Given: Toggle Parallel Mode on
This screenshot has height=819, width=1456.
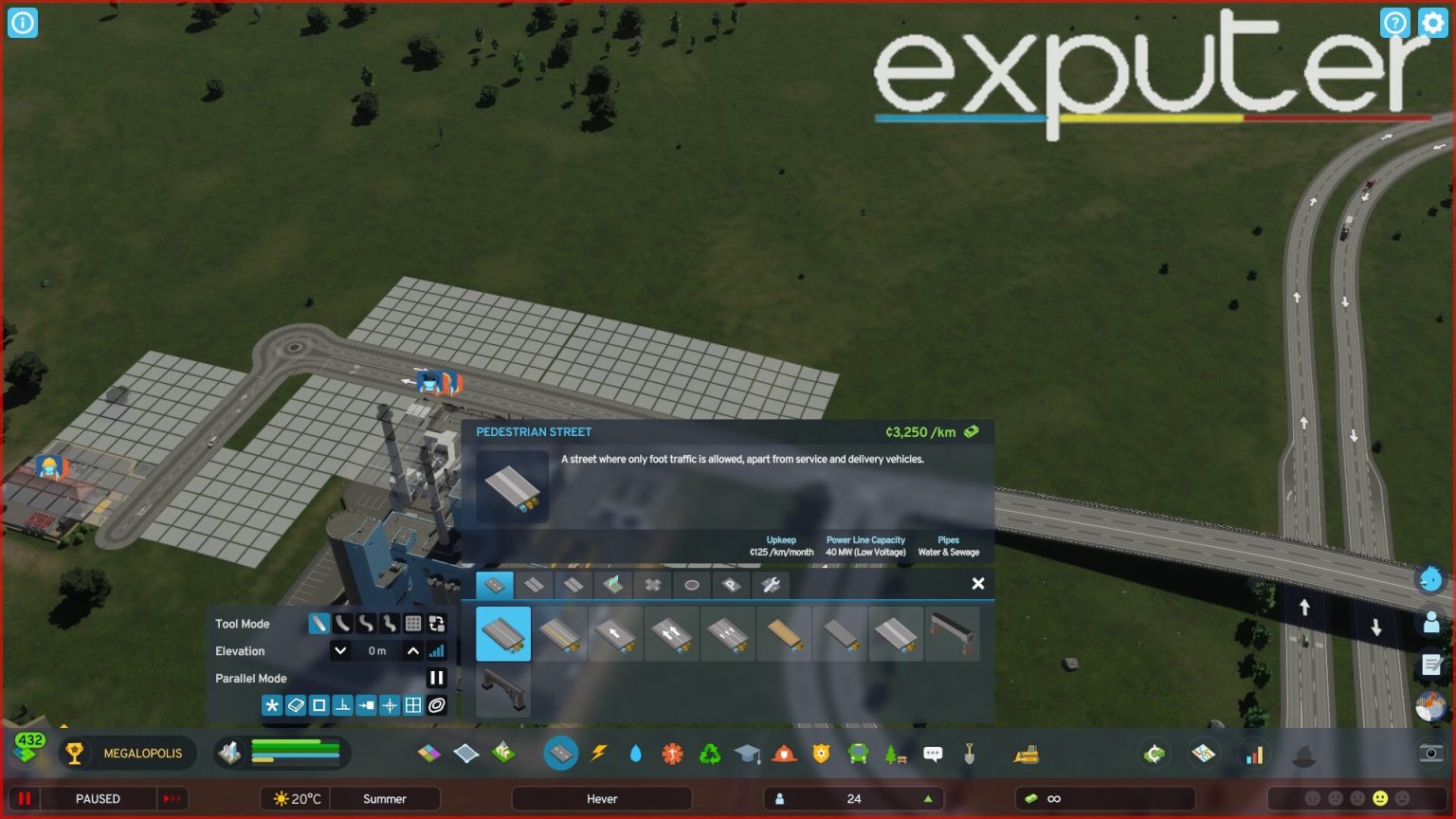Looking at the screenshot, I should (x=437, y=677).
